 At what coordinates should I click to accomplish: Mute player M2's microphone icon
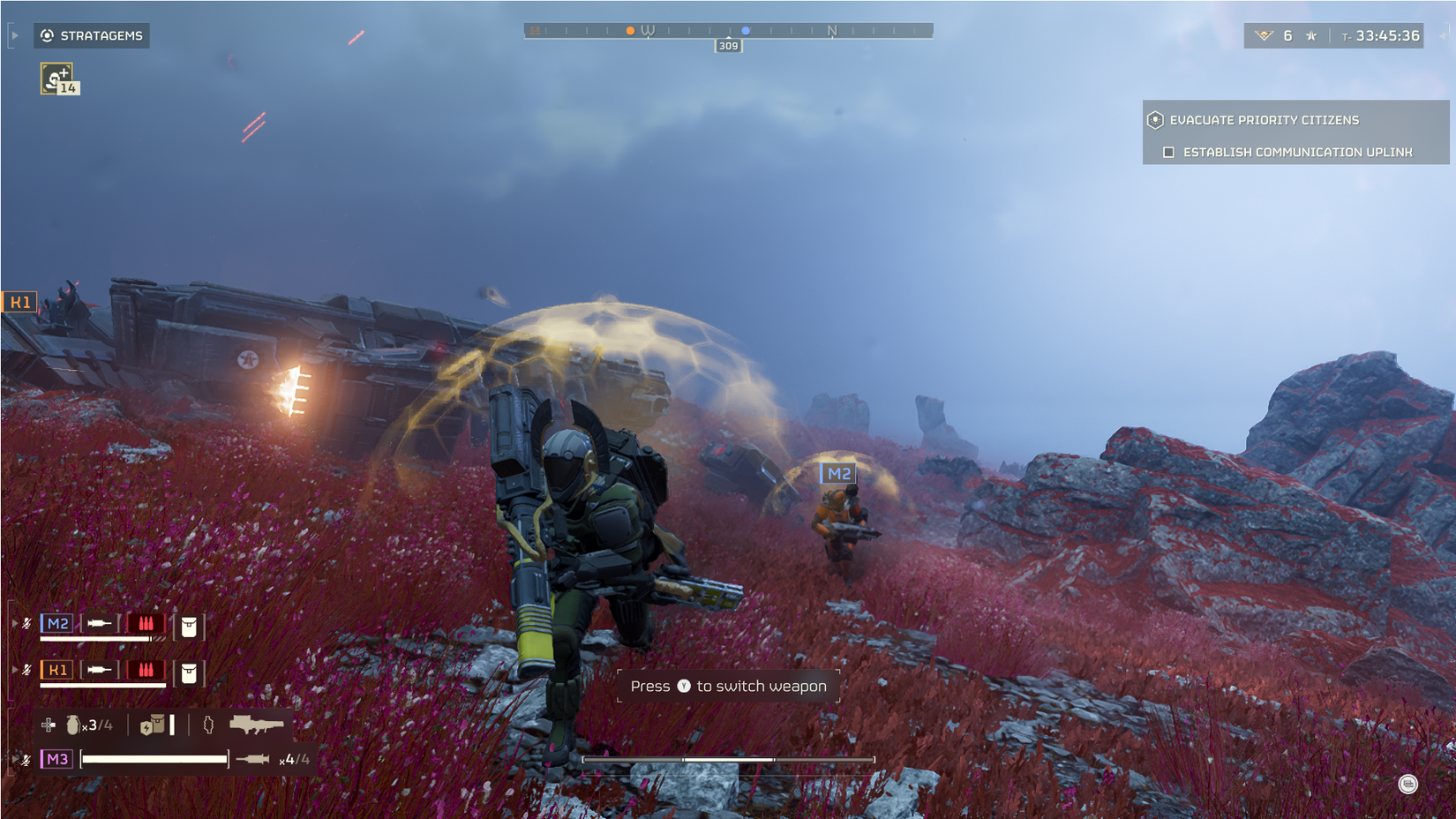tap(26, 624)
